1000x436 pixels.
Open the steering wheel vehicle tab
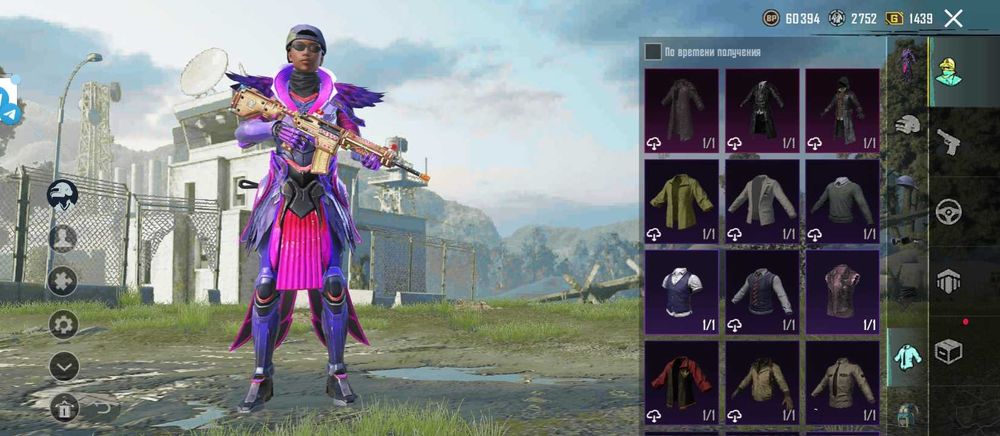click(948, 212)
